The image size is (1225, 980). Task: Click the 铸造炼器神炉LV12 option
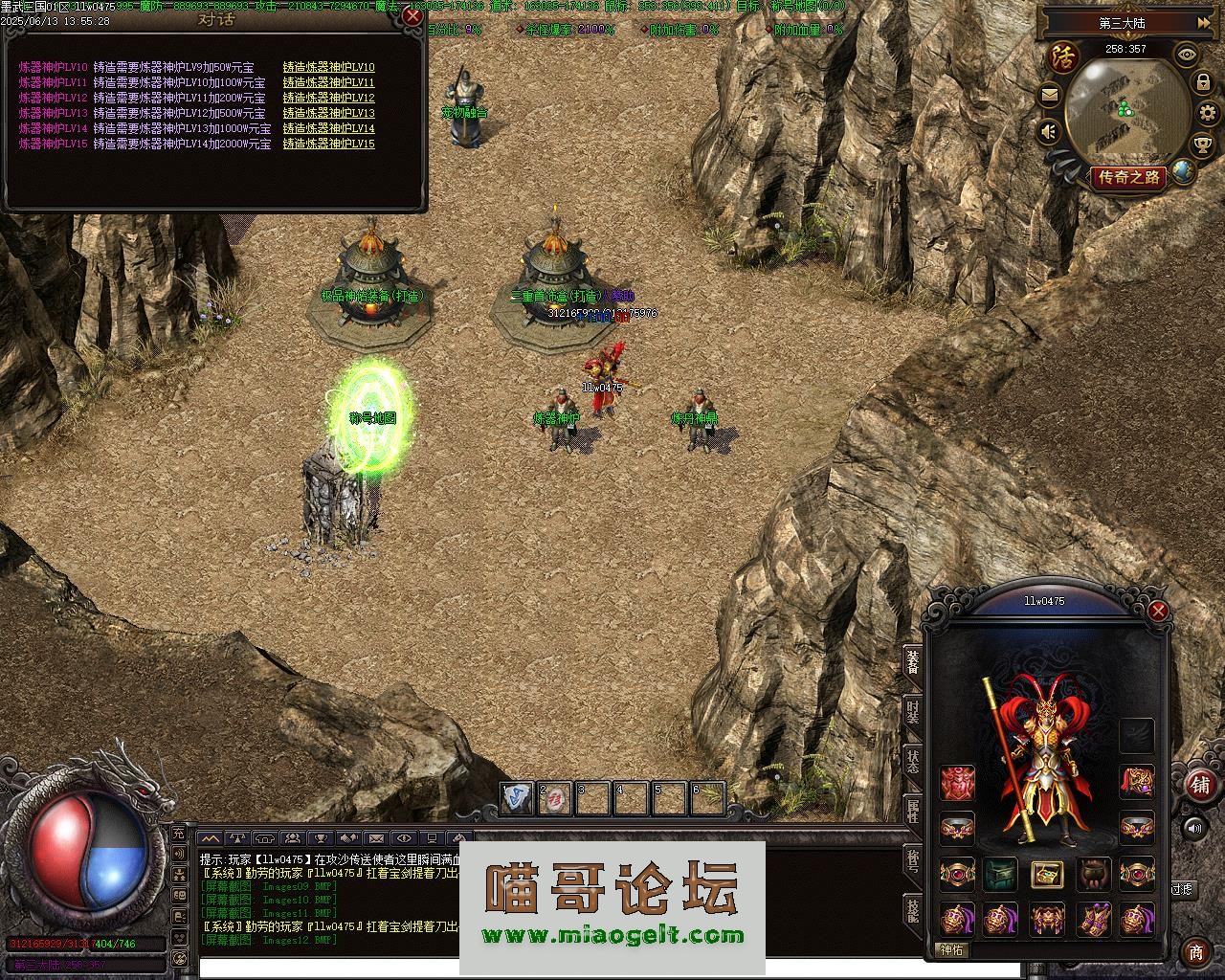[x=328, y=99]
